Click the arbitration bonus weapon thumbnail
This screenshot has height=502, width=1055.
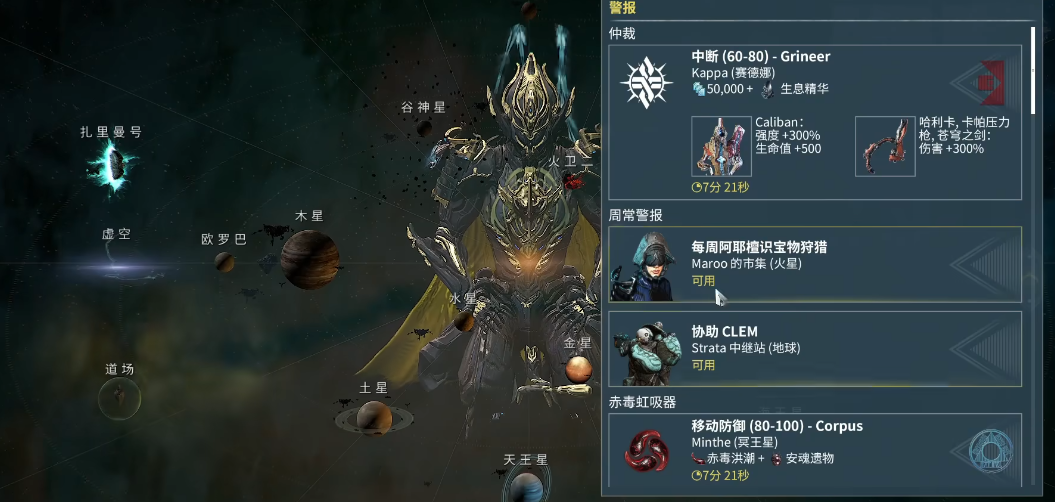pos(885,146)
